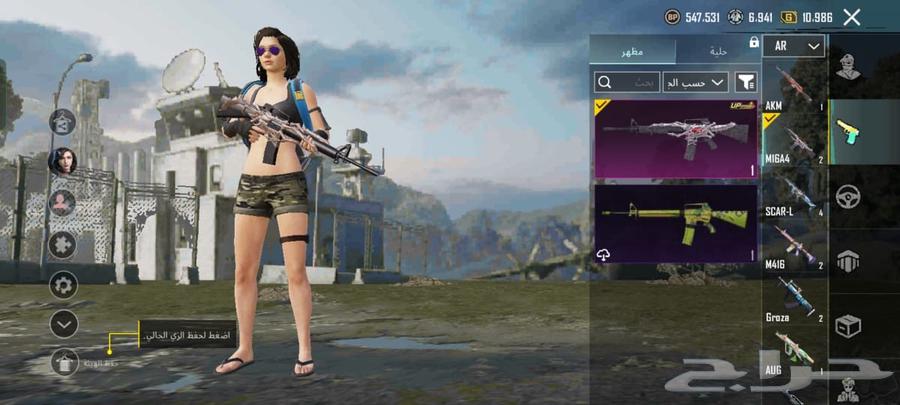Select the equipped pink M16A4 skin

point(676,138)
